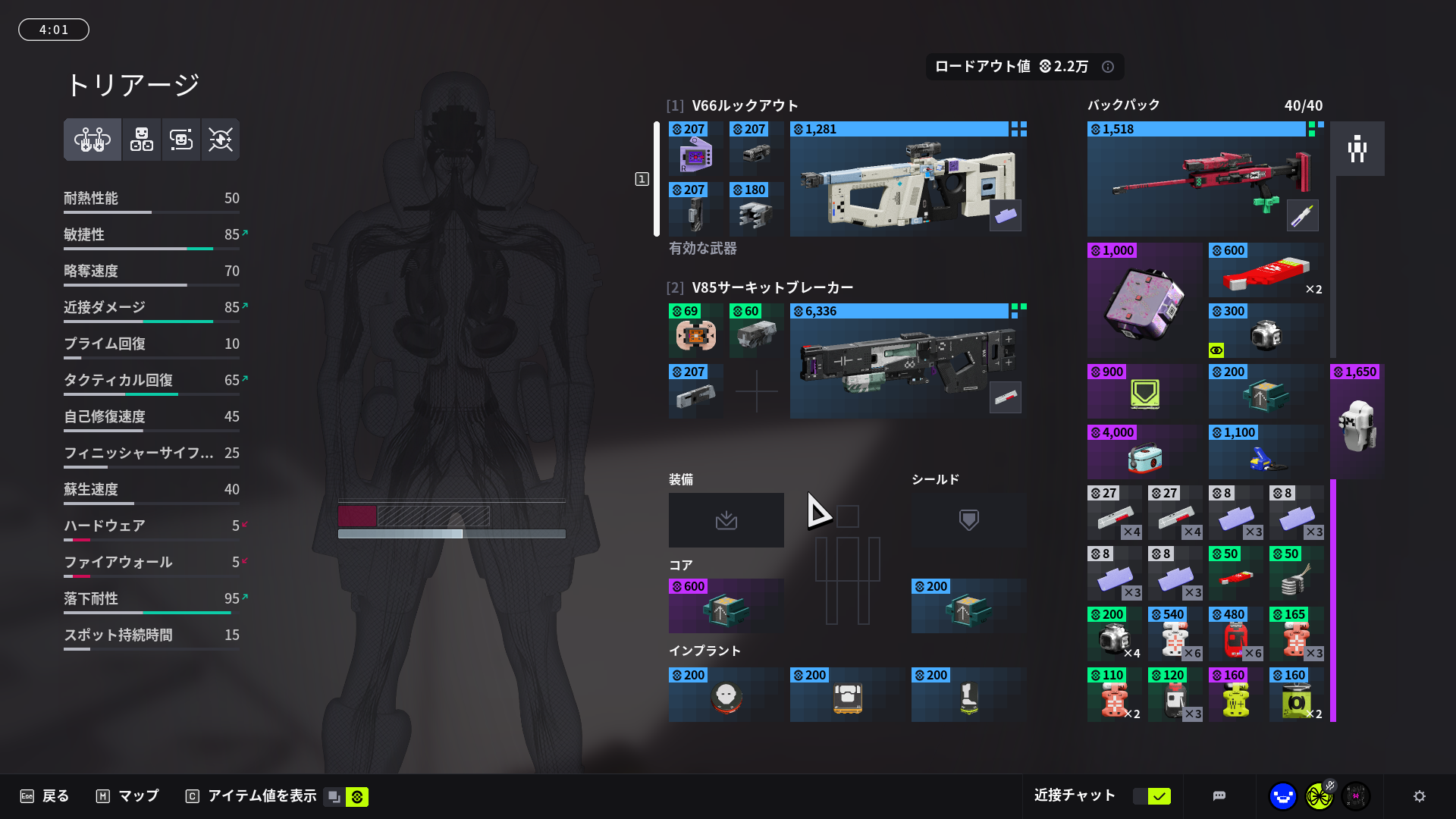Click the loadout value info icon
This screenshot has height=819, width=1456.
pos(1108,67)
